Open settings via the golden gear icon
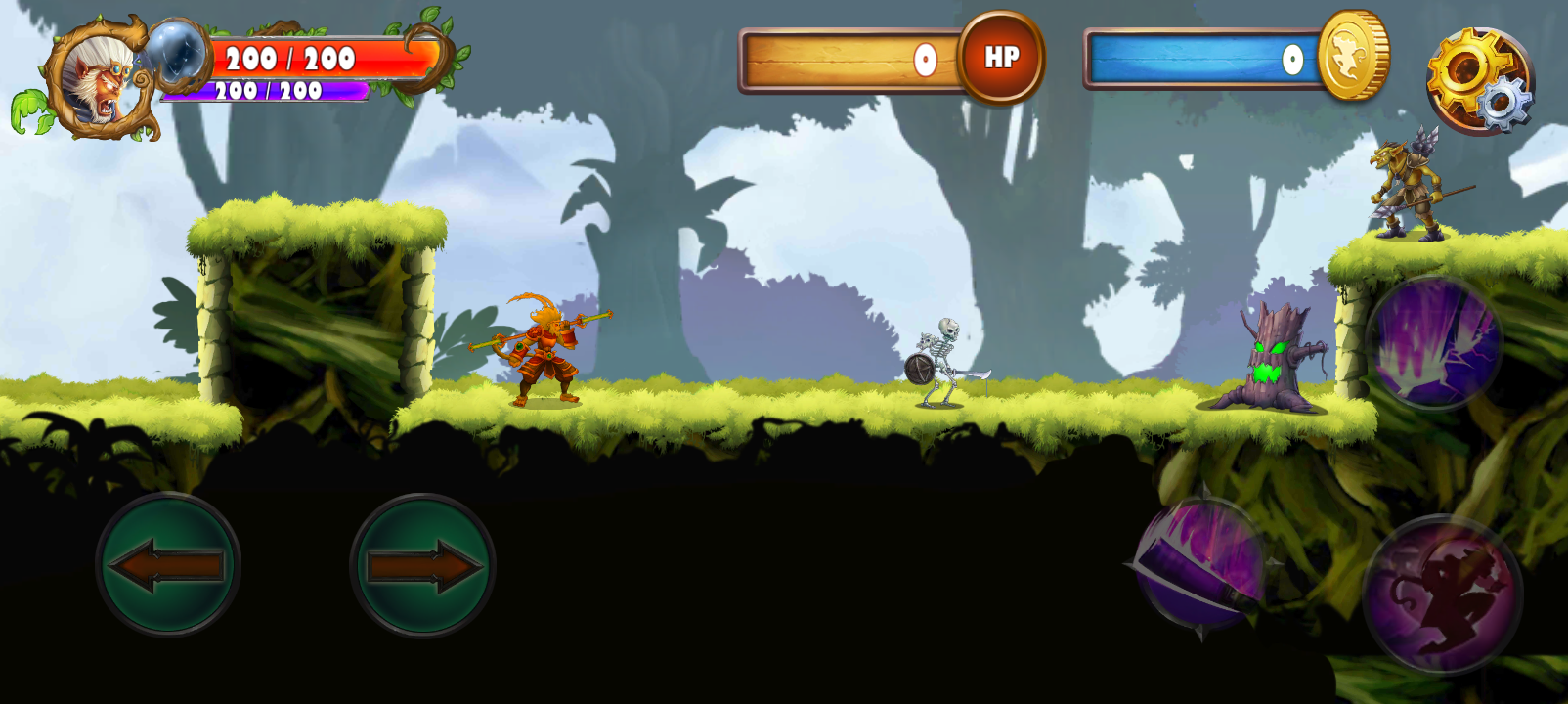The image size is (1568, 704). tap(1478, 80)
